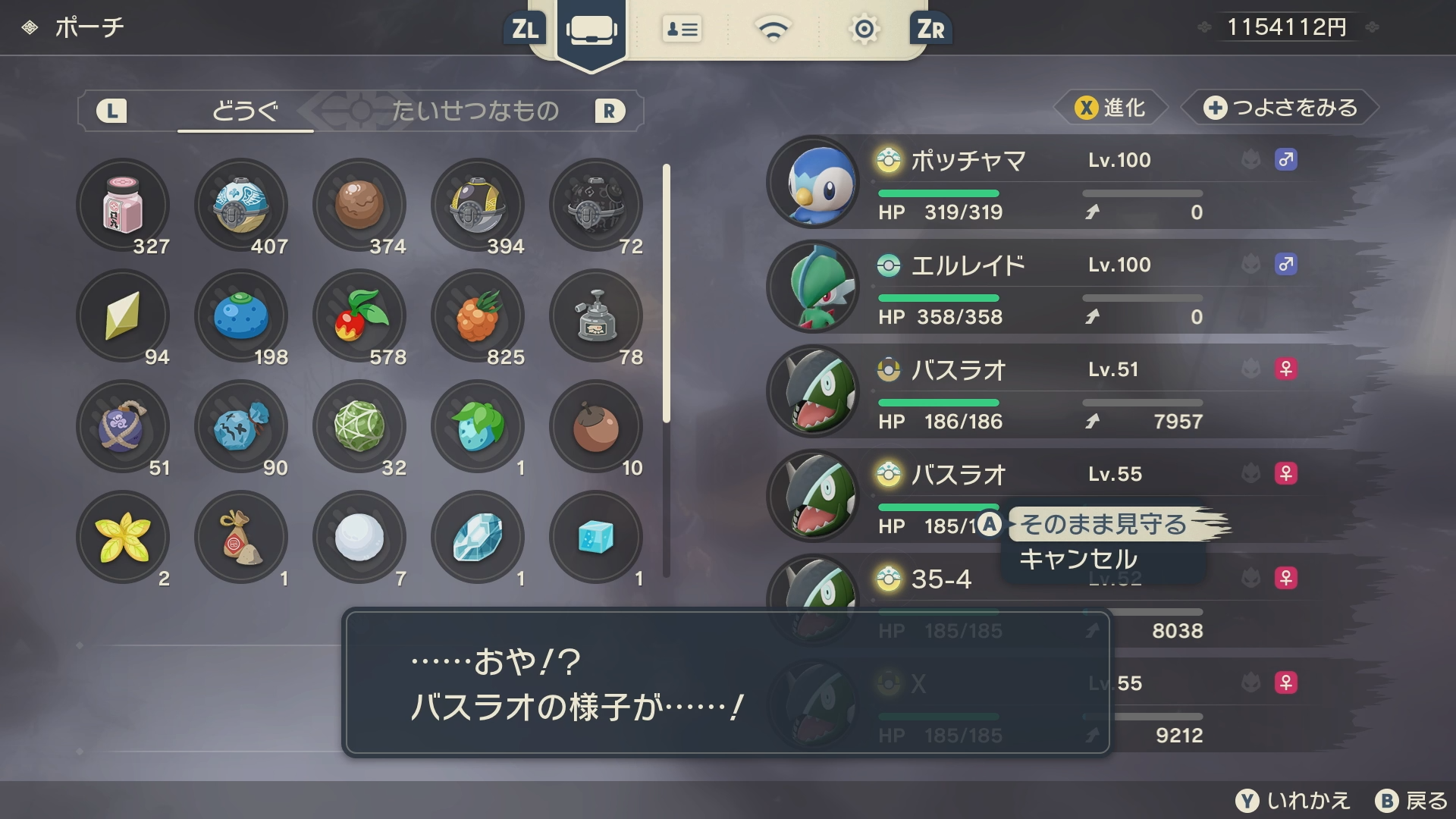
Task: Select the cyan ice cube item
Action: click(596, 537)
